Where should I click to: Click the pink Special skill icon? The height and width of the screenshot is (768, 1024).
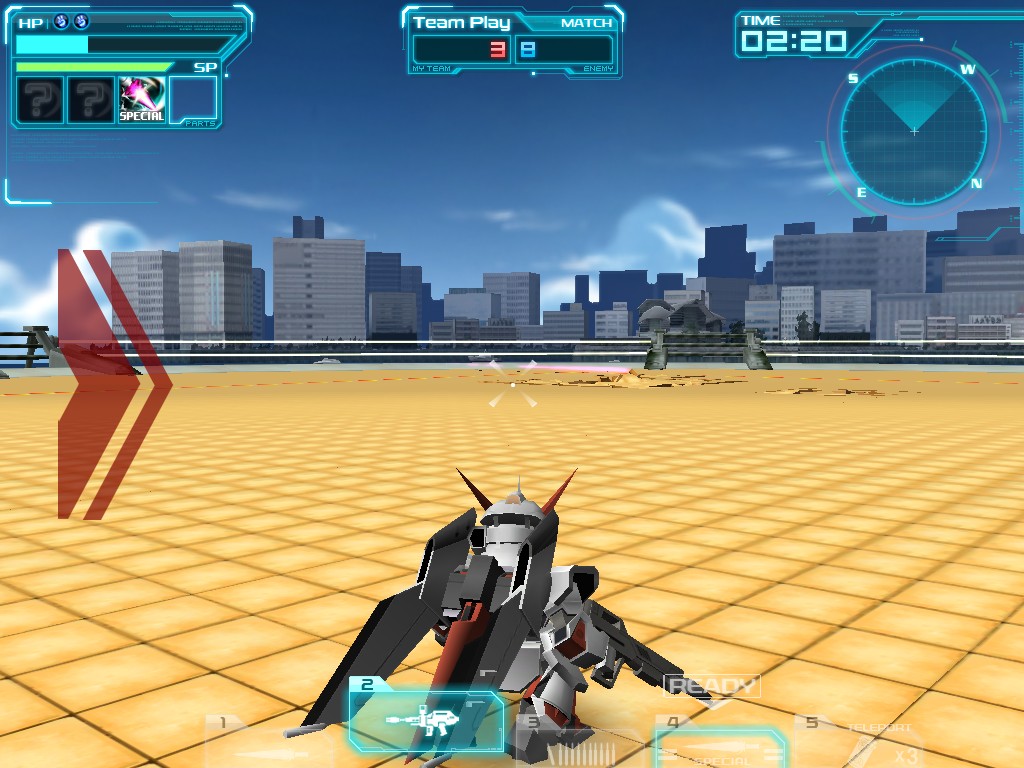click(x=142, y=100)
